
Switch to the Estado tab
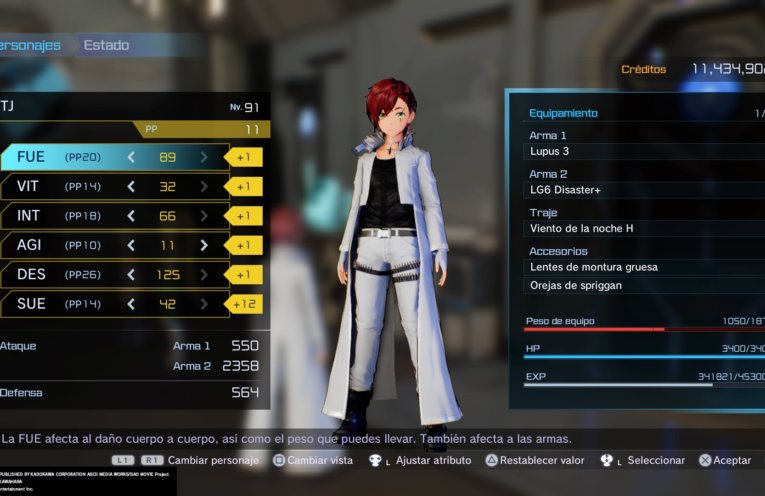pyautogui.click(x=106, y=45)
